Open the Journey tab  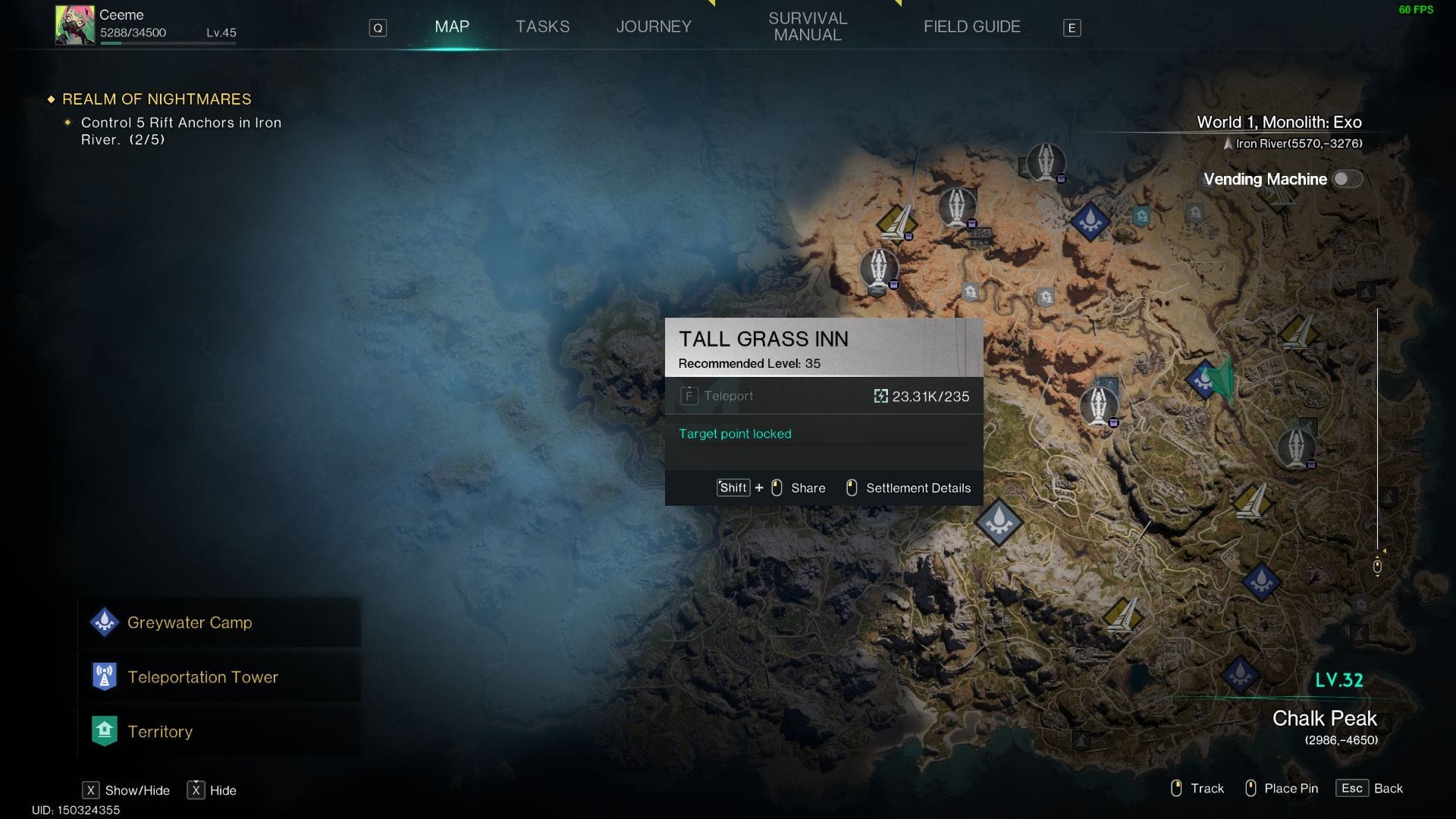654,27
